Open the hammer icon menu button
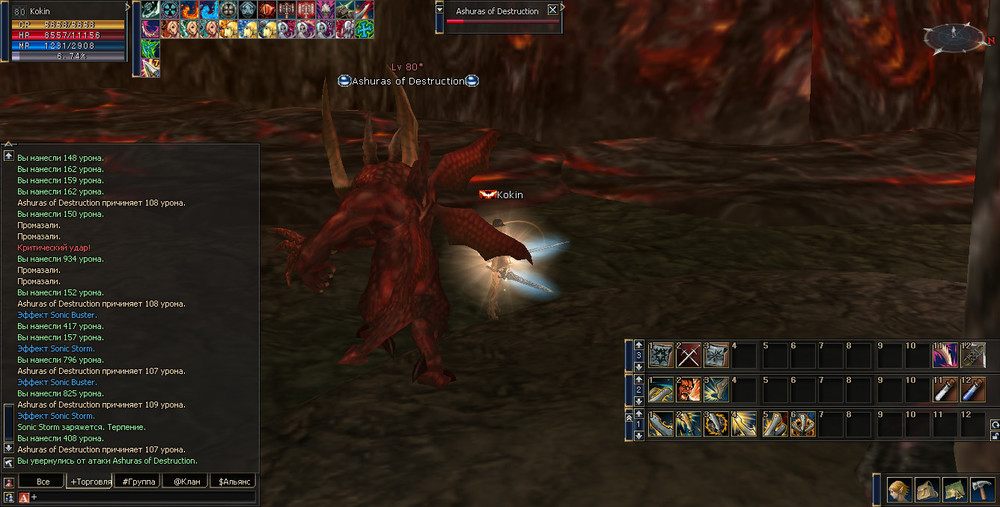Viewport: 1000px width, 507px height. tap(980, 489)
